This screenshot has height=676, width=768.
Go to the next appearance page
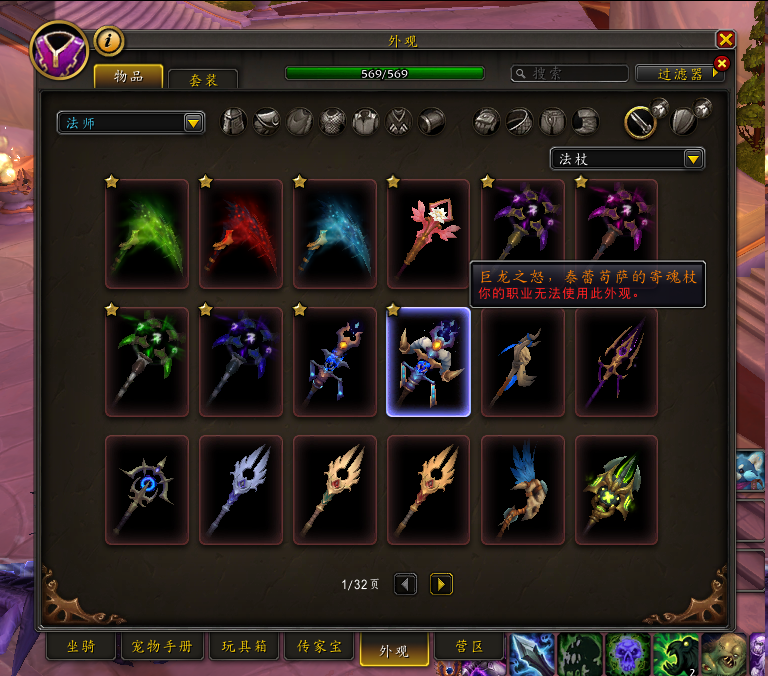441,584
